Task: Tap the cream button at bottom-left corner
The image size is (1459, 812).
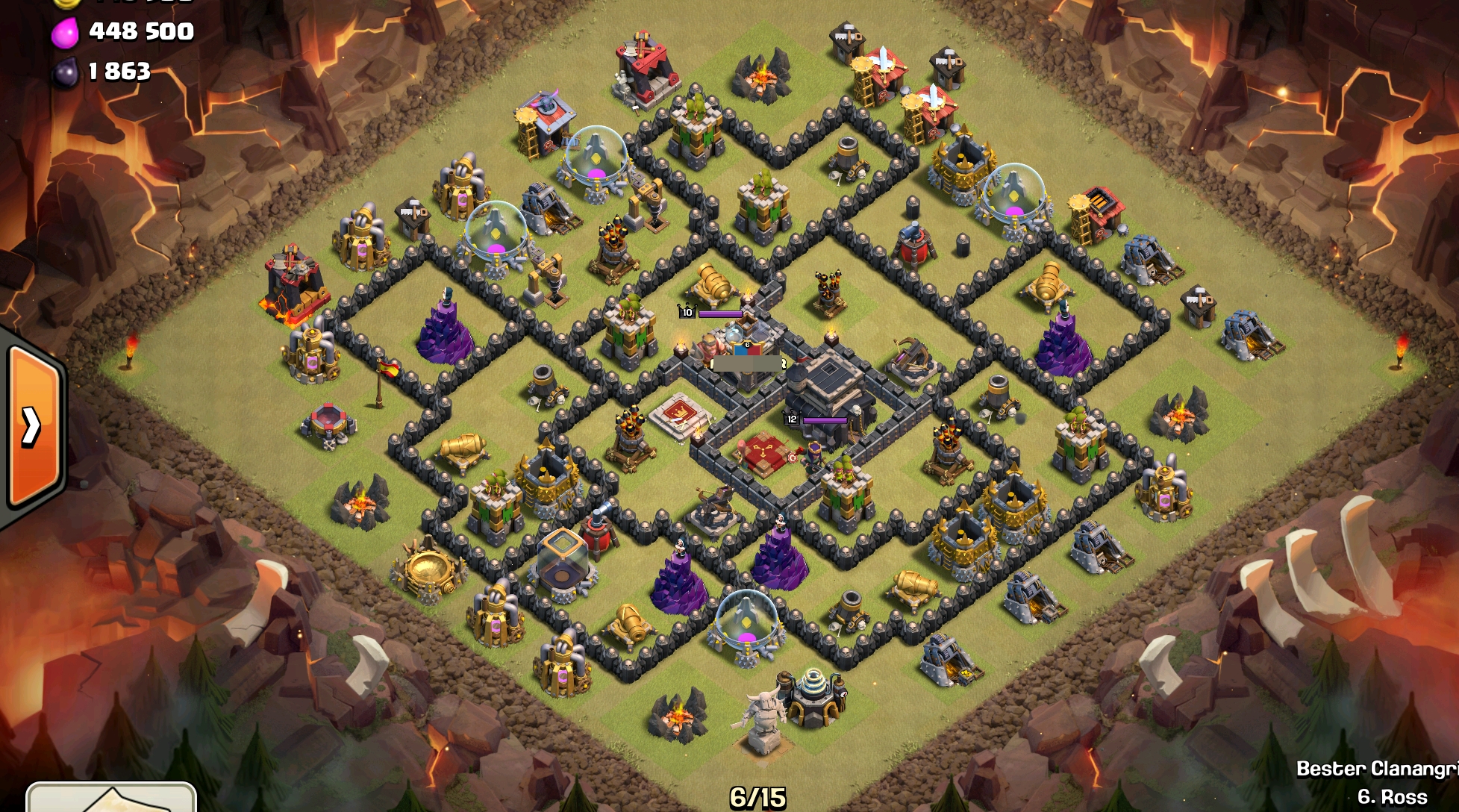Action: point(111,797)
